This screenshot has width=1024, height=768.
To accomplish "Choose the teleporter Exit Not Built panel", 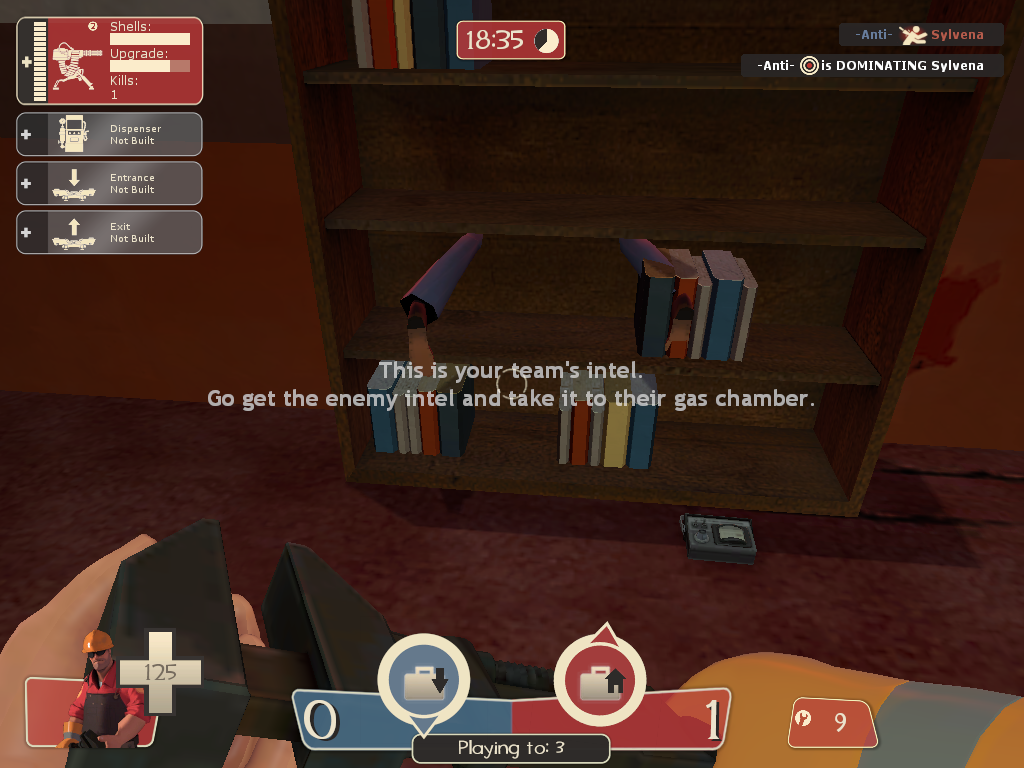I will [110, 232].
